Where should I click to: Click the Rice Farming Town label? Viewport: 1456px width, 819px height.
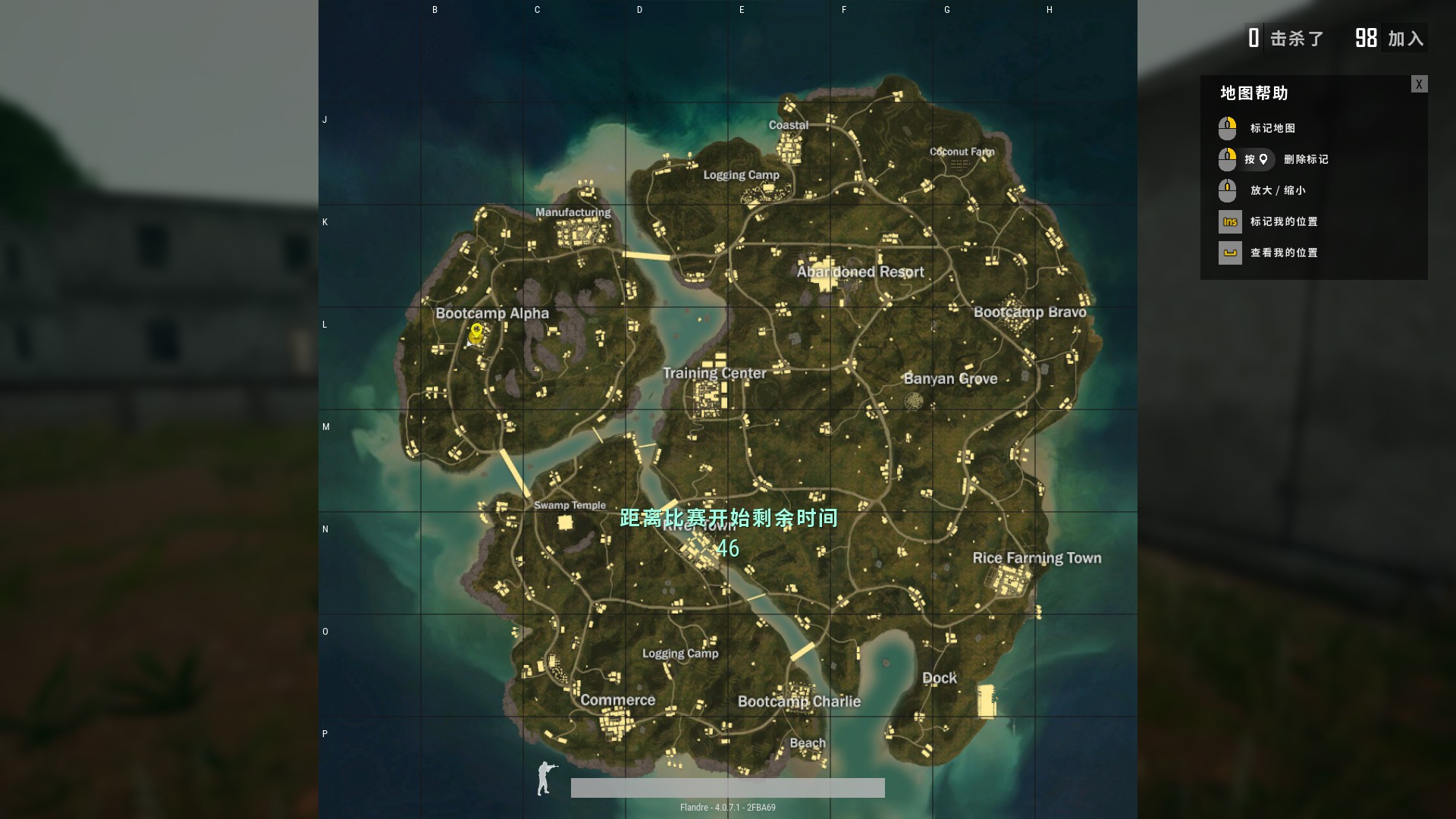(1037, 558)
